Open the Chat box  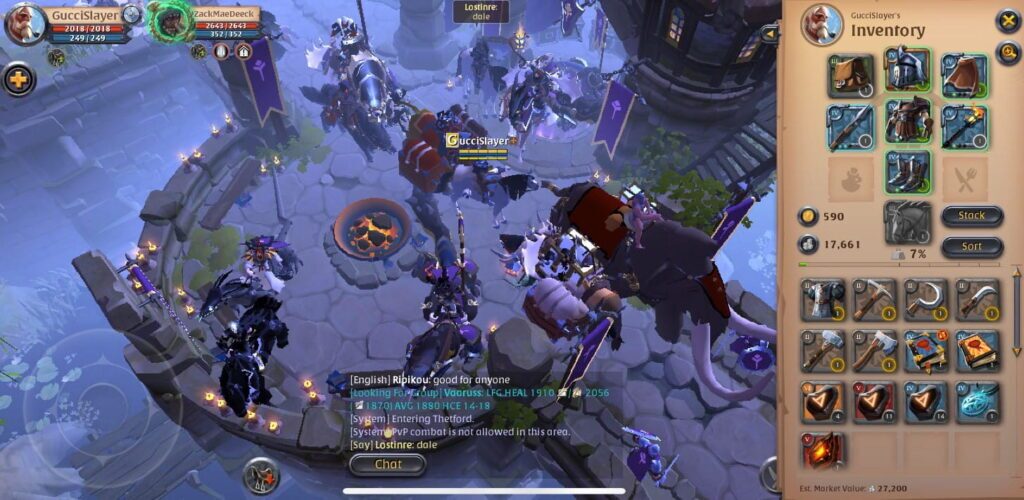click(x=388, y=464)
